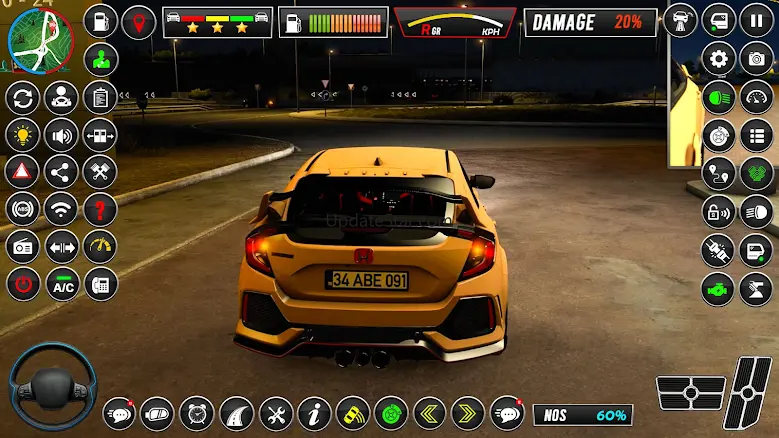Open the gear settings menu
The image size is (779, 438).
[x=718, y=58]
